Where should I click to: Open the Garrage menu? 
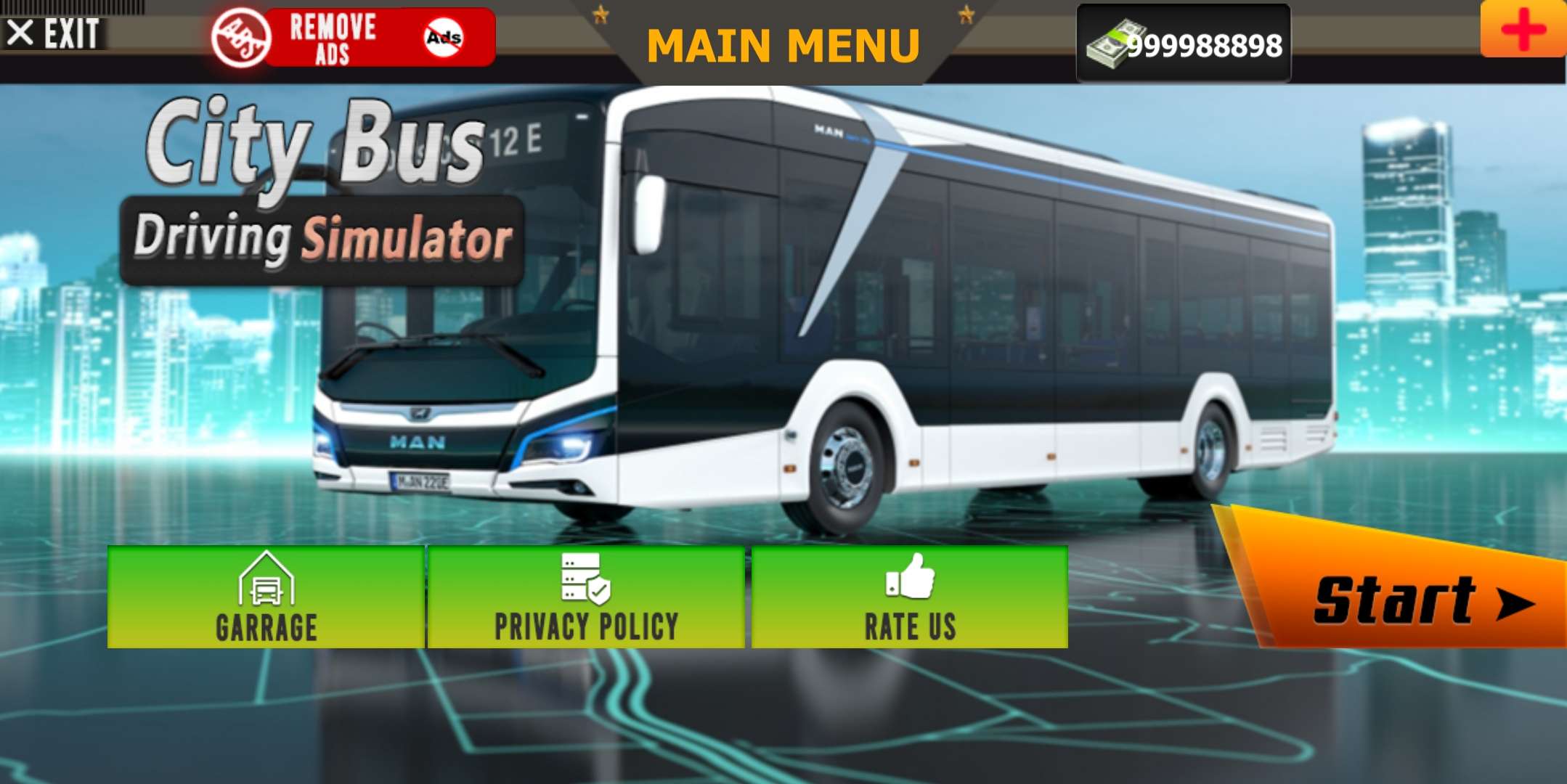(266, 597)
